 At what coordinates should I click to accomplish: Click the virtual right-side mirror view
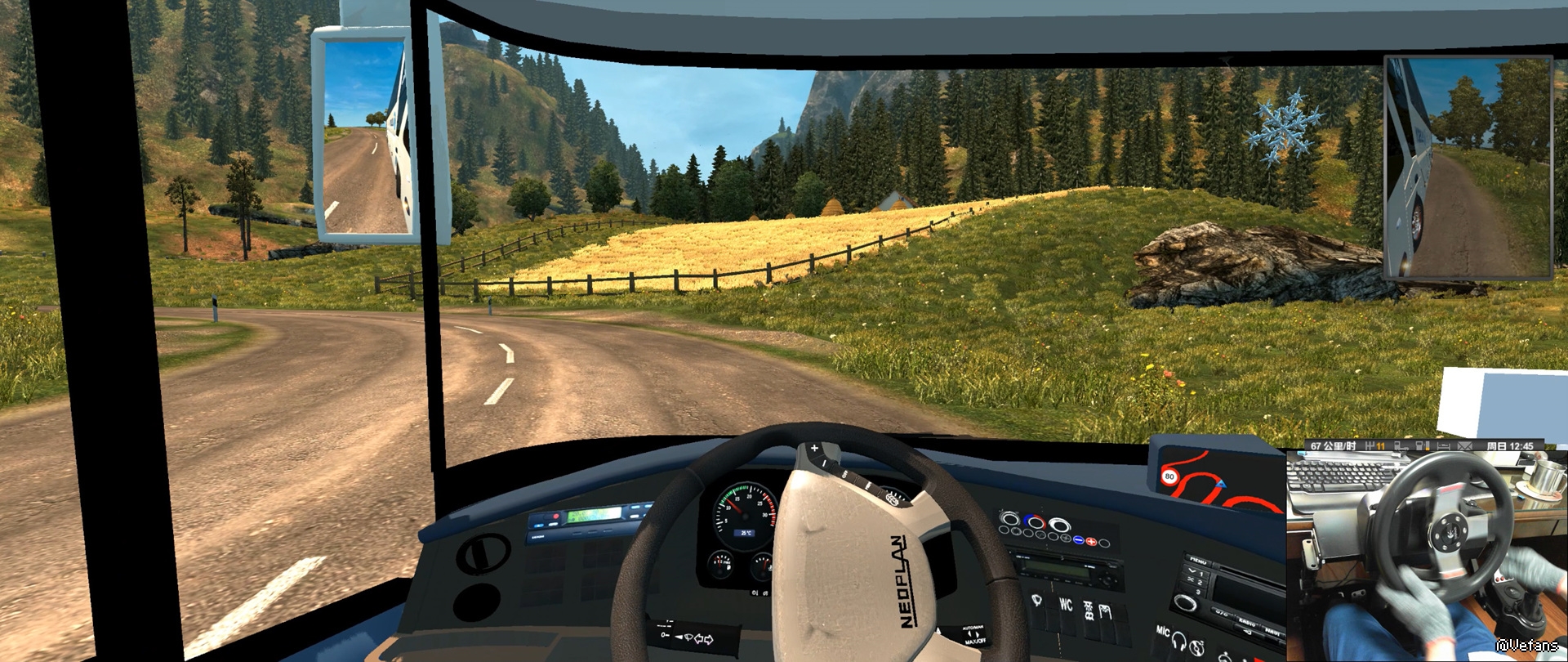pos(1468,168)
